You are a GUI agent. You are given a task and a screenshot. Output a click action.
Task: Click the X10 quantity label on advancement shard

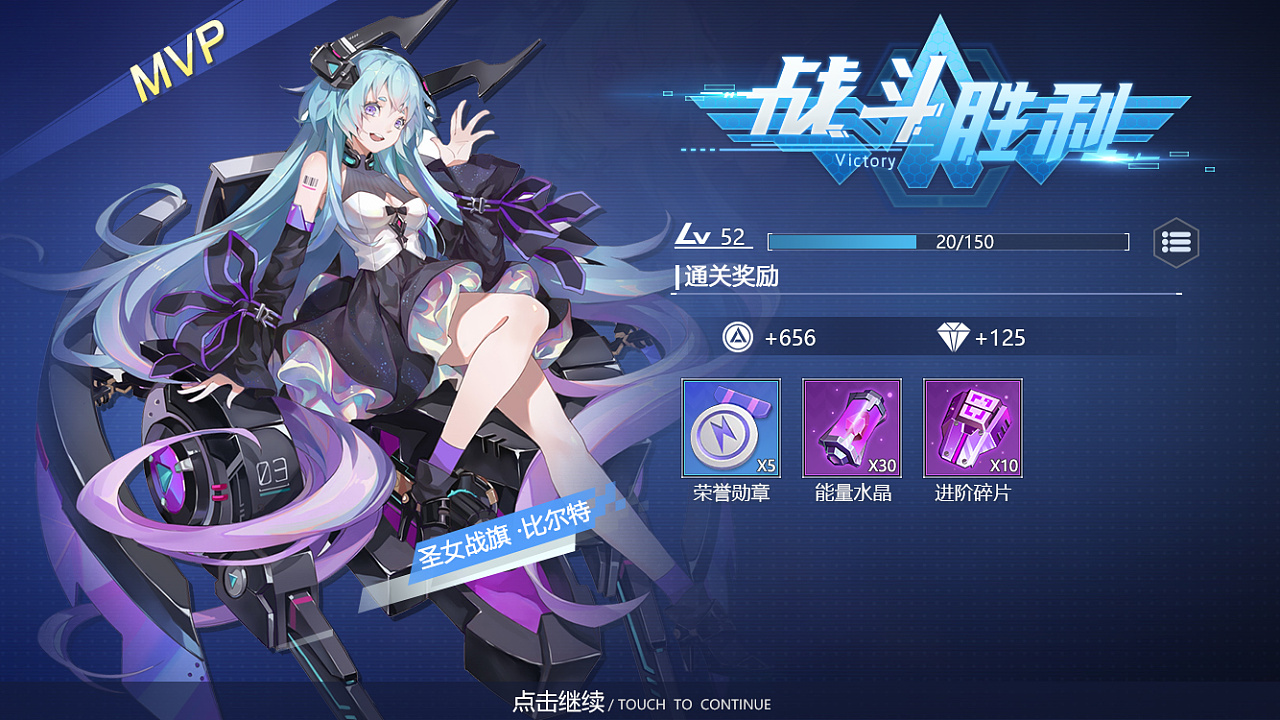coord(1002,464)
